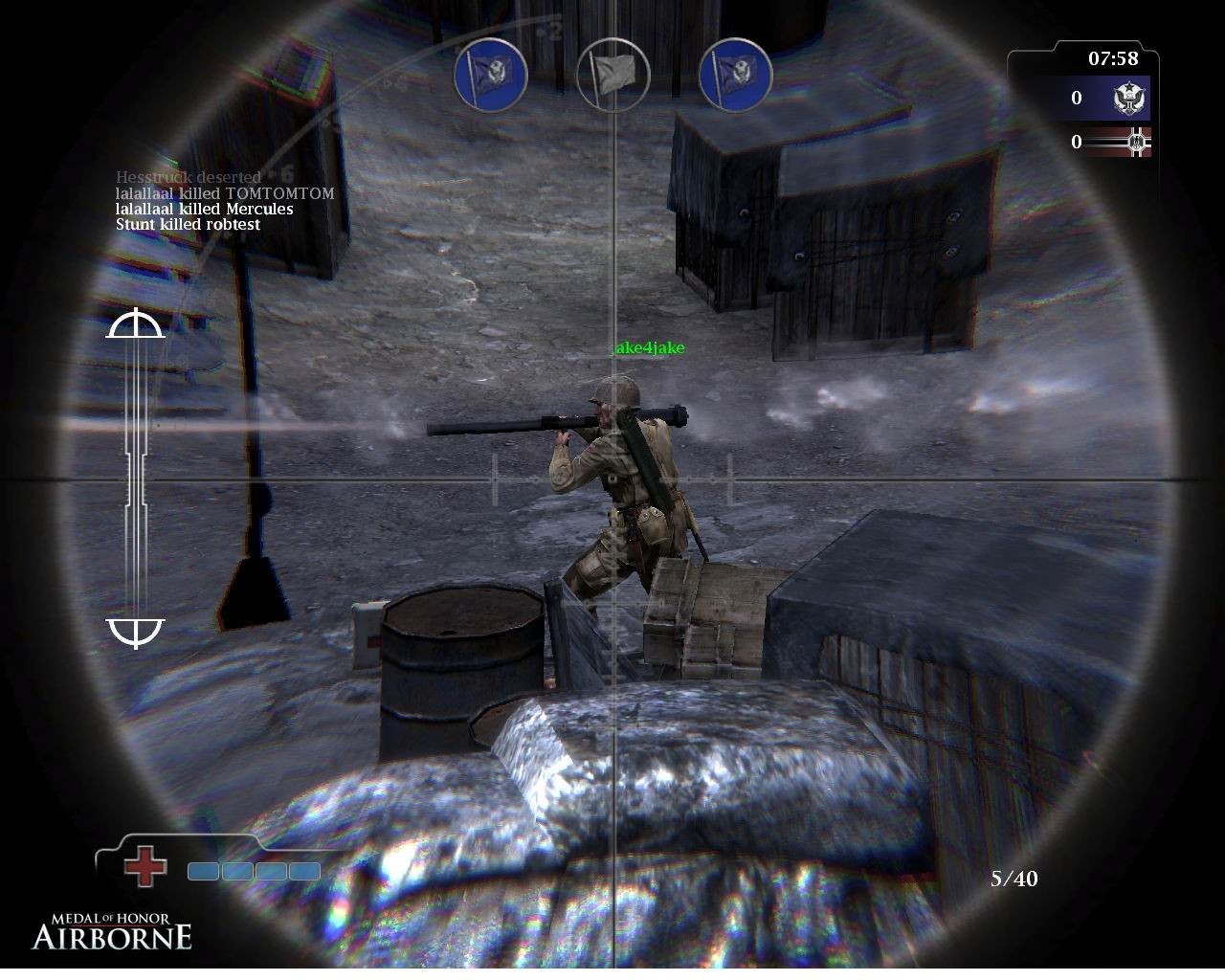The image size is (1225, 980).
Task: Select the 'Stunt killed robtest' feed entry
Action: 188,225
